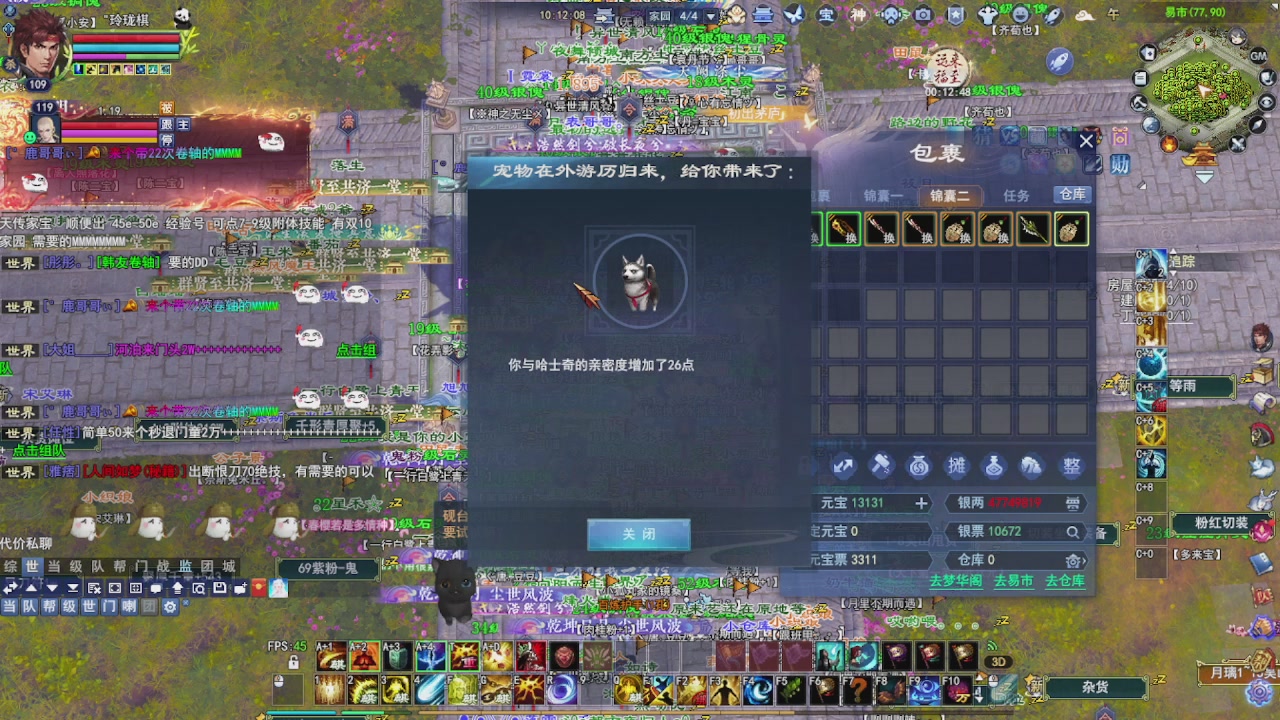
Task: Select the repair hammer icon in bag panel
Action: (x=881, y=465)
